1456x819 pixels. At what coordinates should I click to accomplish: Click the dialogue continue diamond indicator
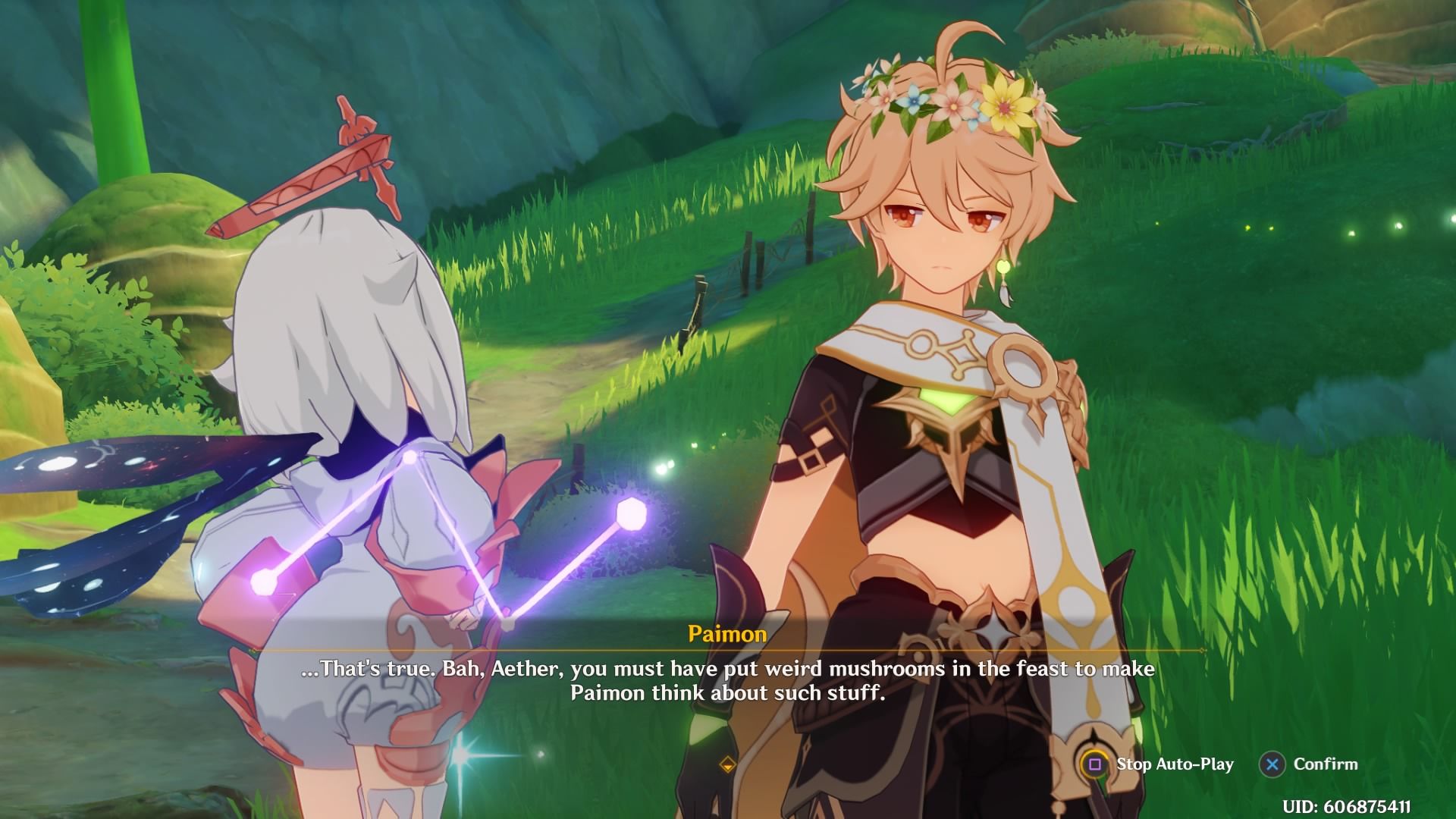(x=727, y=764)
